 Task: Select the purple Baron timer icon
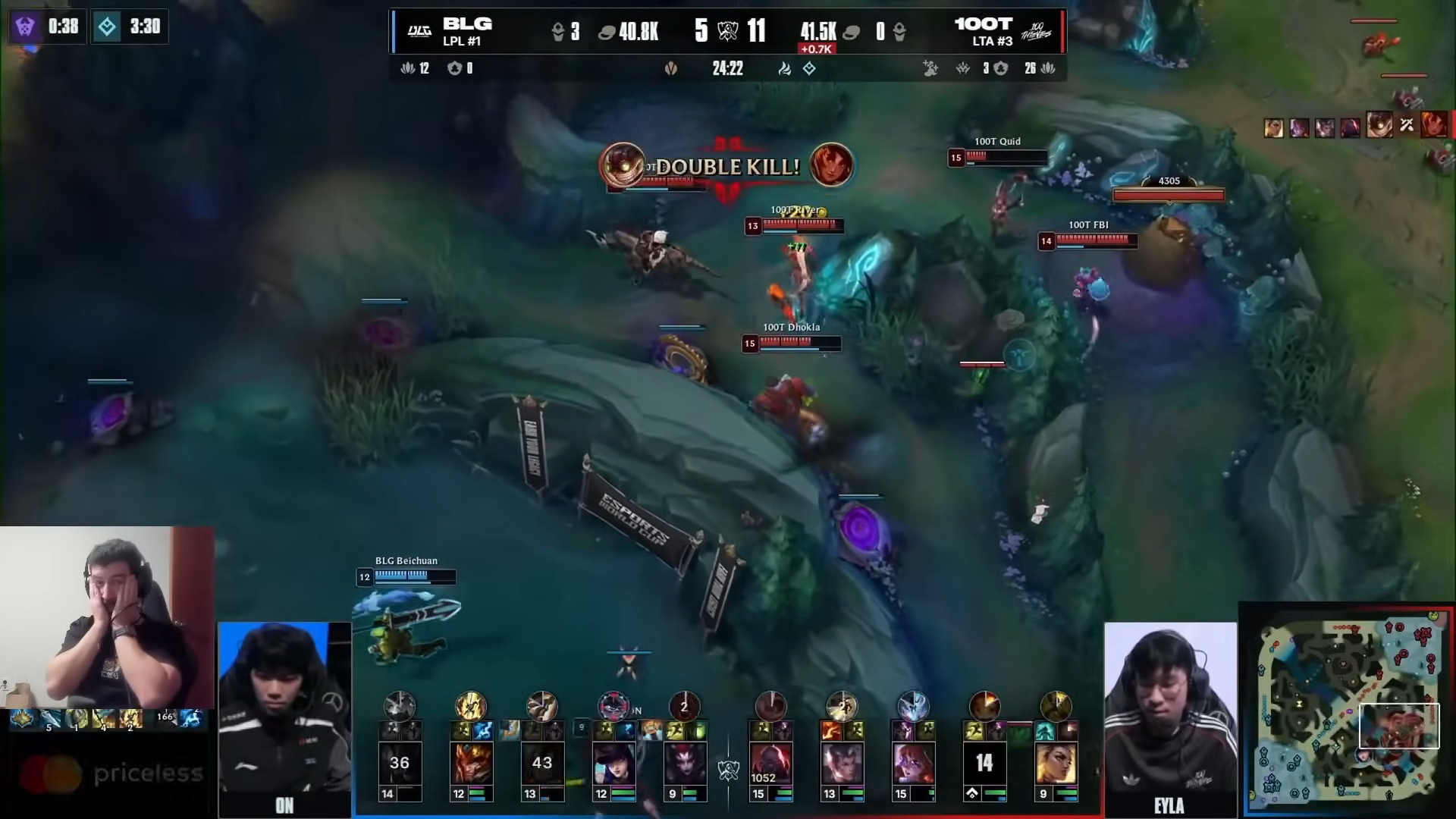tap(25, 27)
